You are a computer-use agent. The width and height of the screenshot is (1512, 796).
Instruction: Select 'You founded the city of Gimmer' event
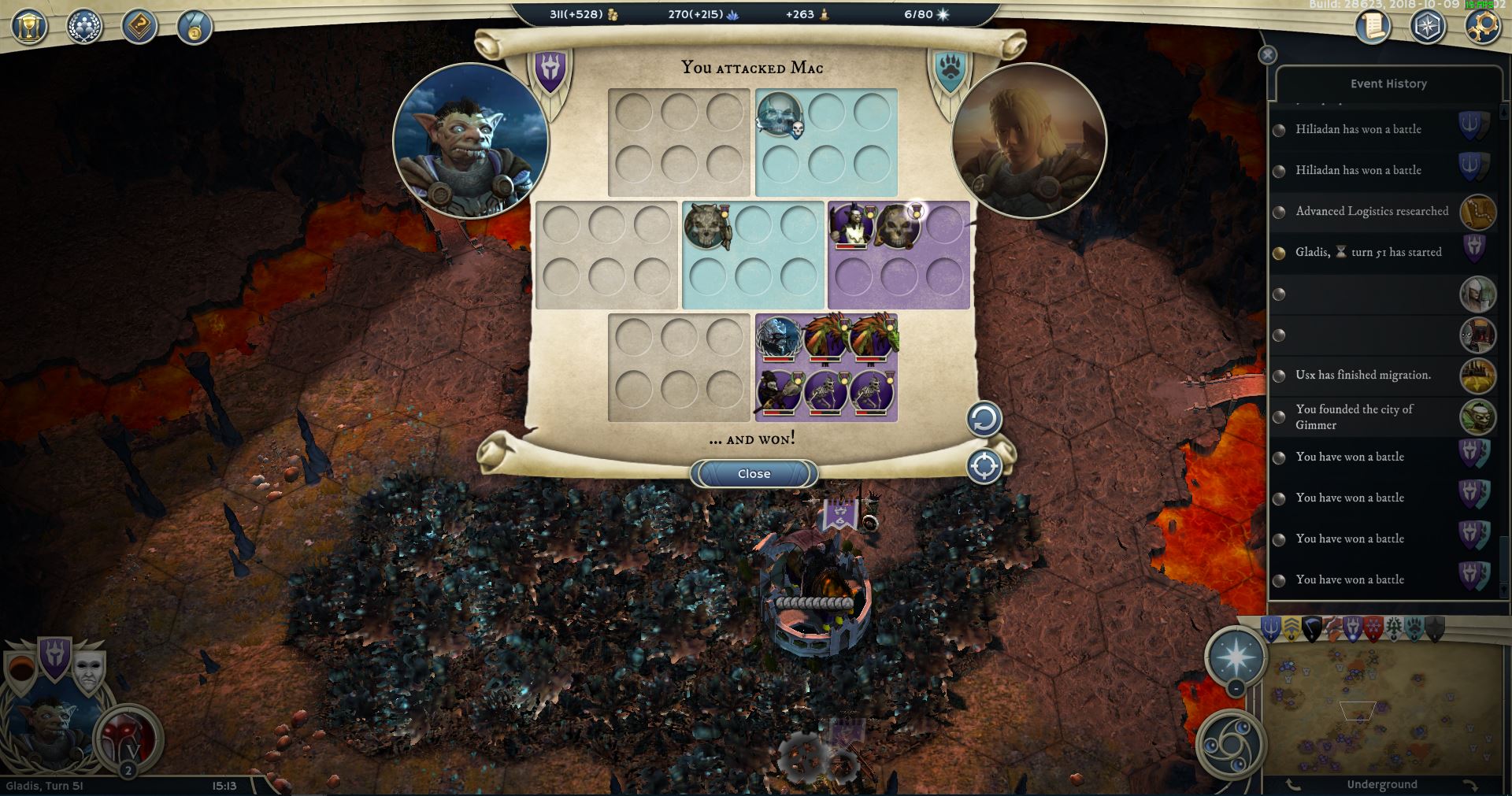click(x=1354, y=417)
